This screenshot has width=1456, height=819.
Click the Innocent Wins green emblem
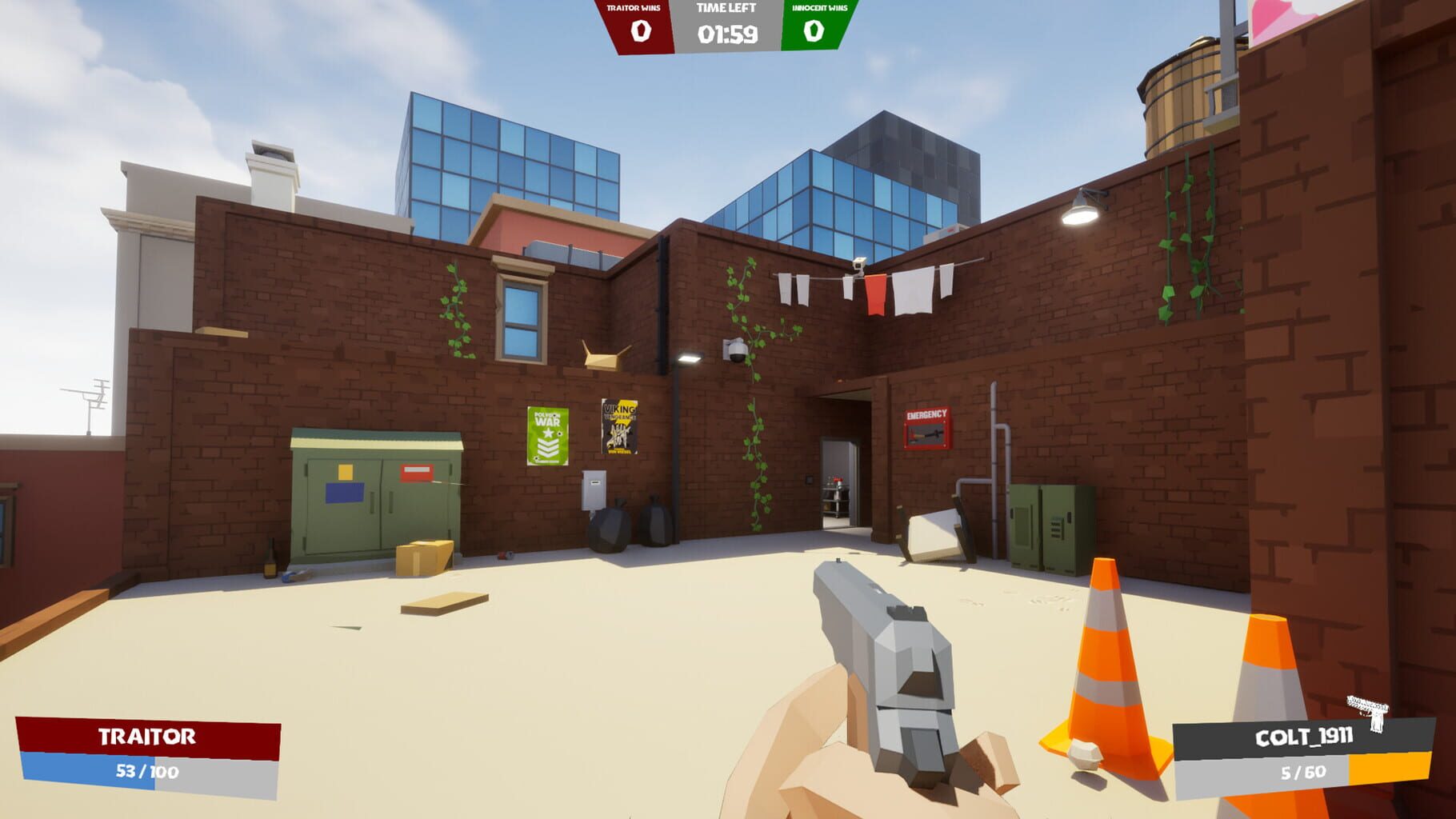click(x=813, y=30)
